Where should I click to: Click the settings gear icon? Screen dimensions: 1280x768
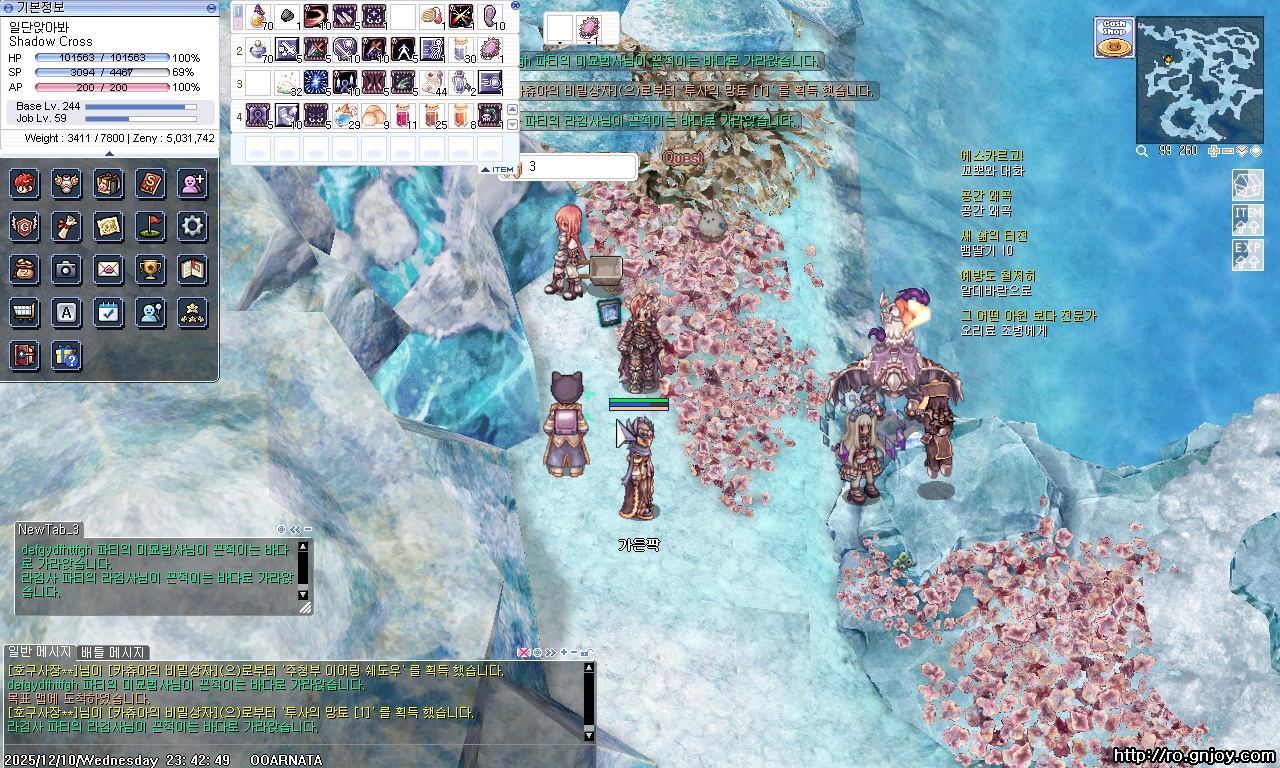point(192,226)
